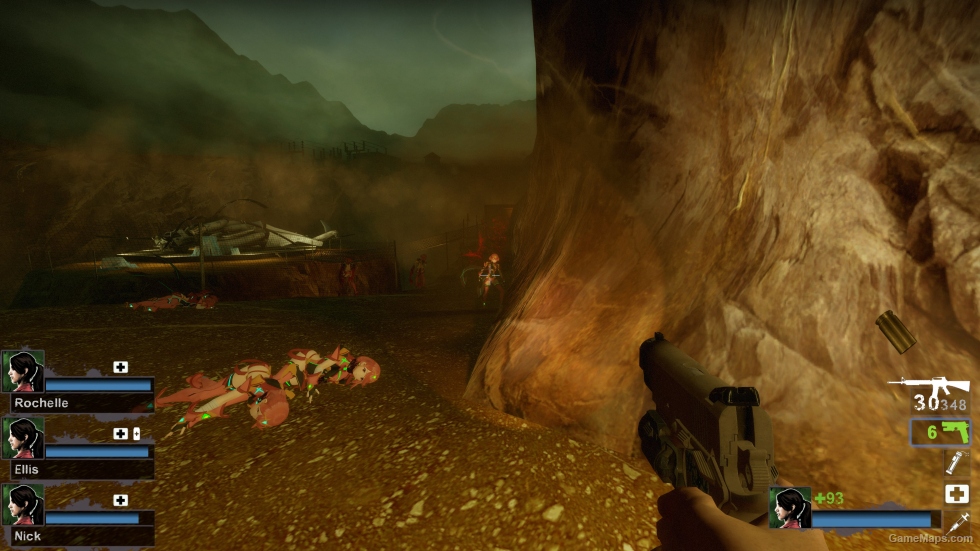Click the small pills icon above Ellis's health

click(x=136, y=434)
